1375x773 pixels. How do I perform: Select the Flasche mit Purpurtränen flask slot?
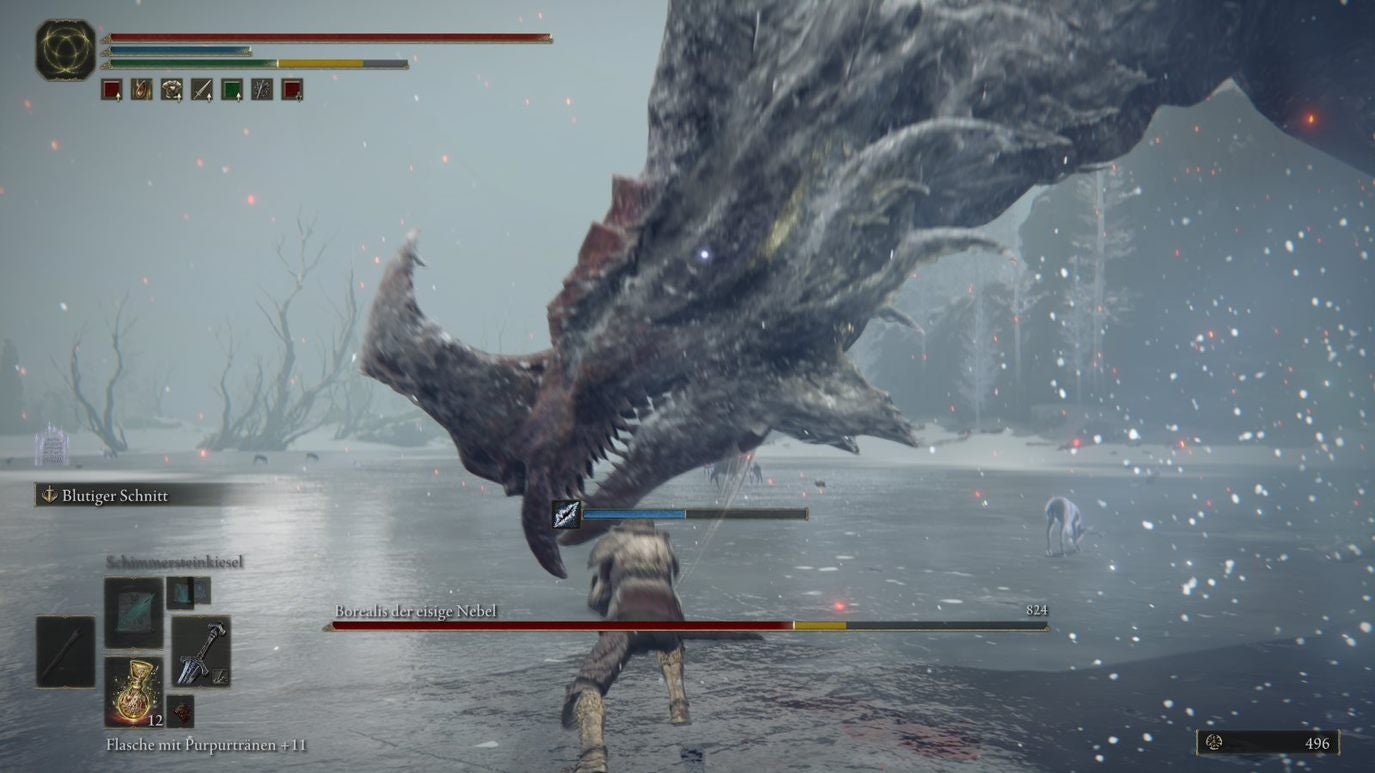click(134, 691)
